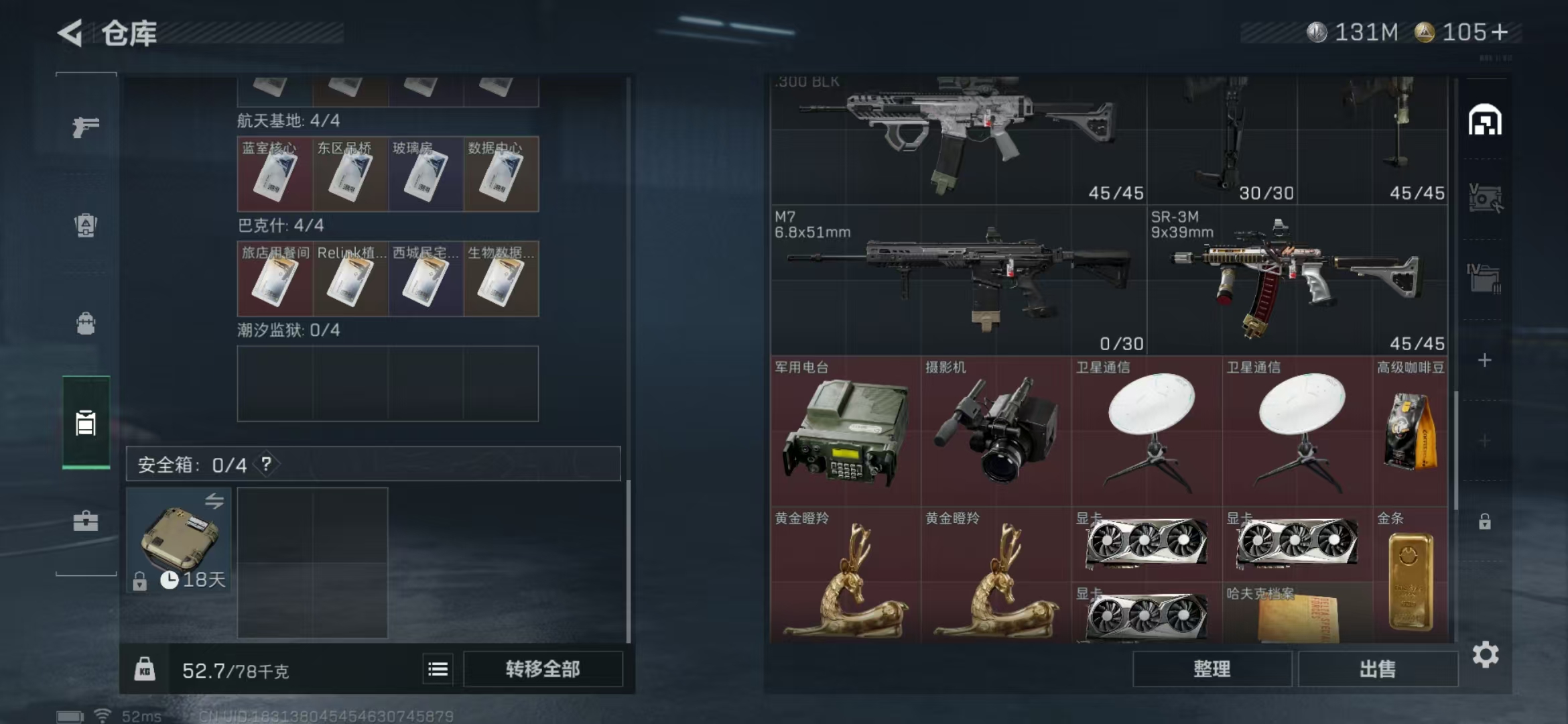
Task: Click the 转移全部 transfer all button
Action: coord(543,669)
